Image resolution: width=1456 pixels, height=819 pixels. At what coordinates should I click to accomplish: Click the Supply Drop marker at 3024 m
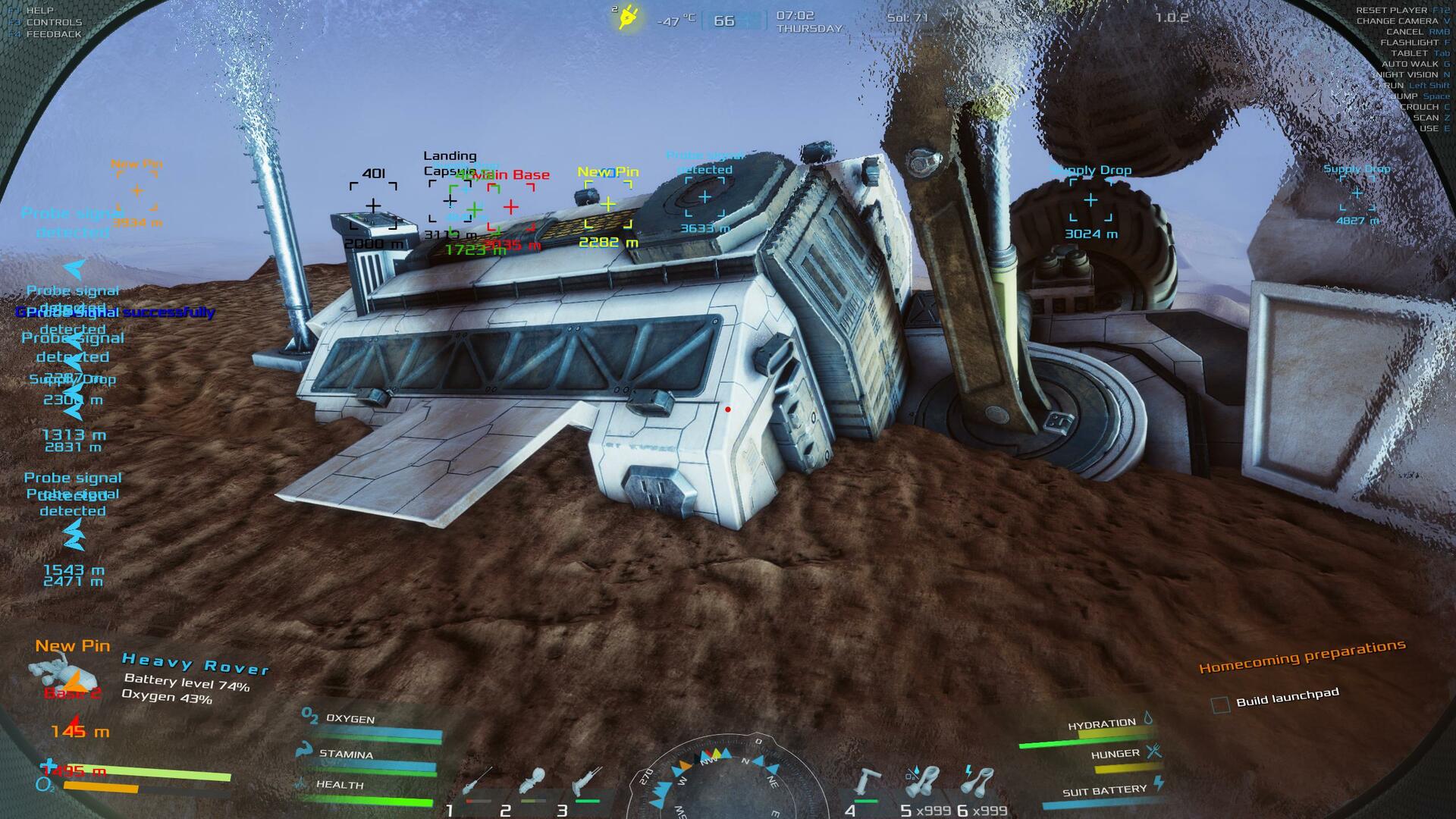click(1090, 200)
